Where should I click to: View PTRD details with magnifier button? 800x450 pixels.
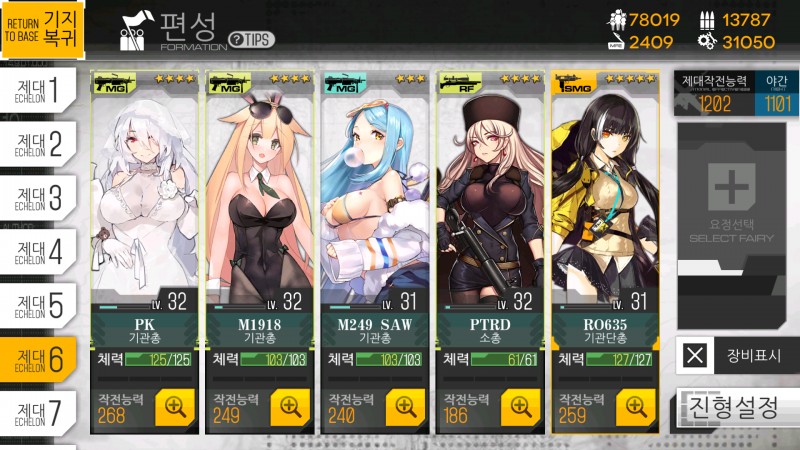[x=520, y=406]
